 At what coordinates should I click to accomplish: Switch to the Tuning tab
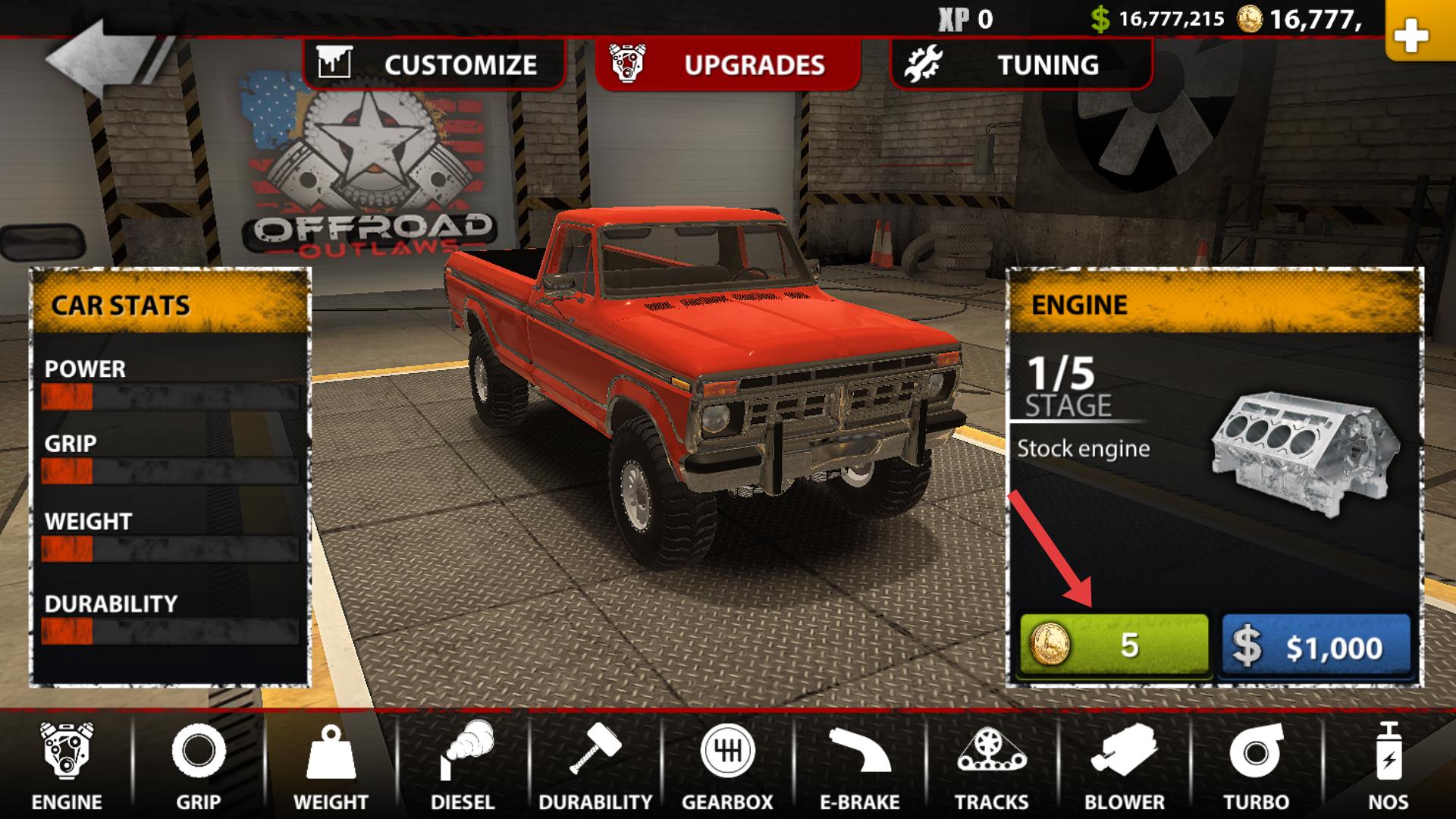click(x=1021, y=64)
